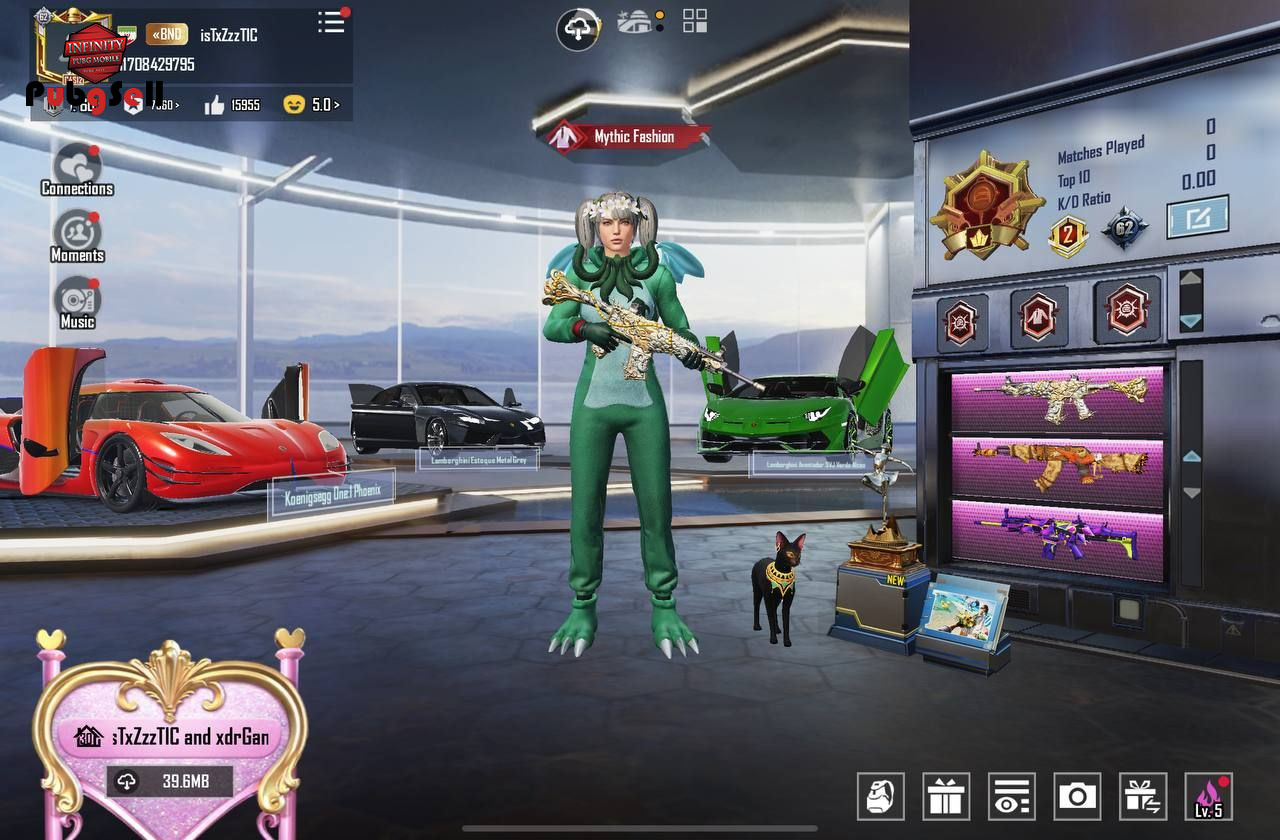This screenshot has height=840, width=1280.
Task: Open the four-squares grid view icon
Action: point(695,21)
